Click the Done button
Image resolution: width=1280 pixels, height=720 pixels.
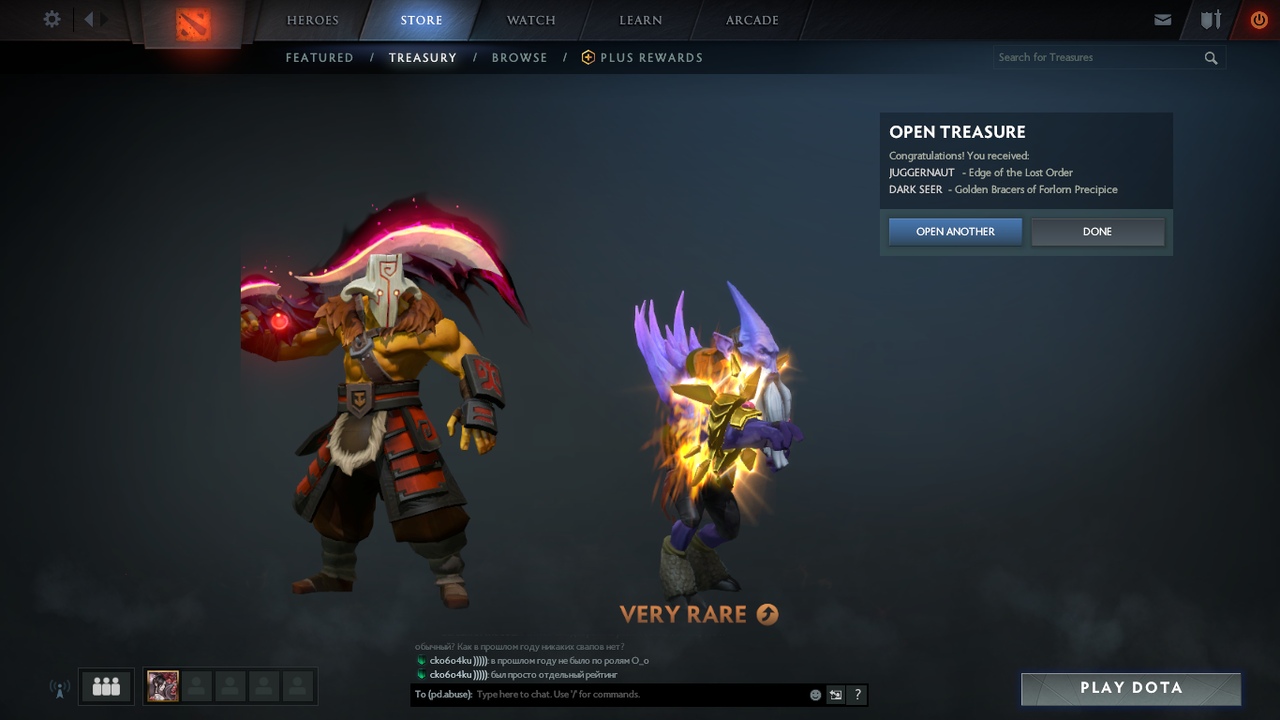1097,232
